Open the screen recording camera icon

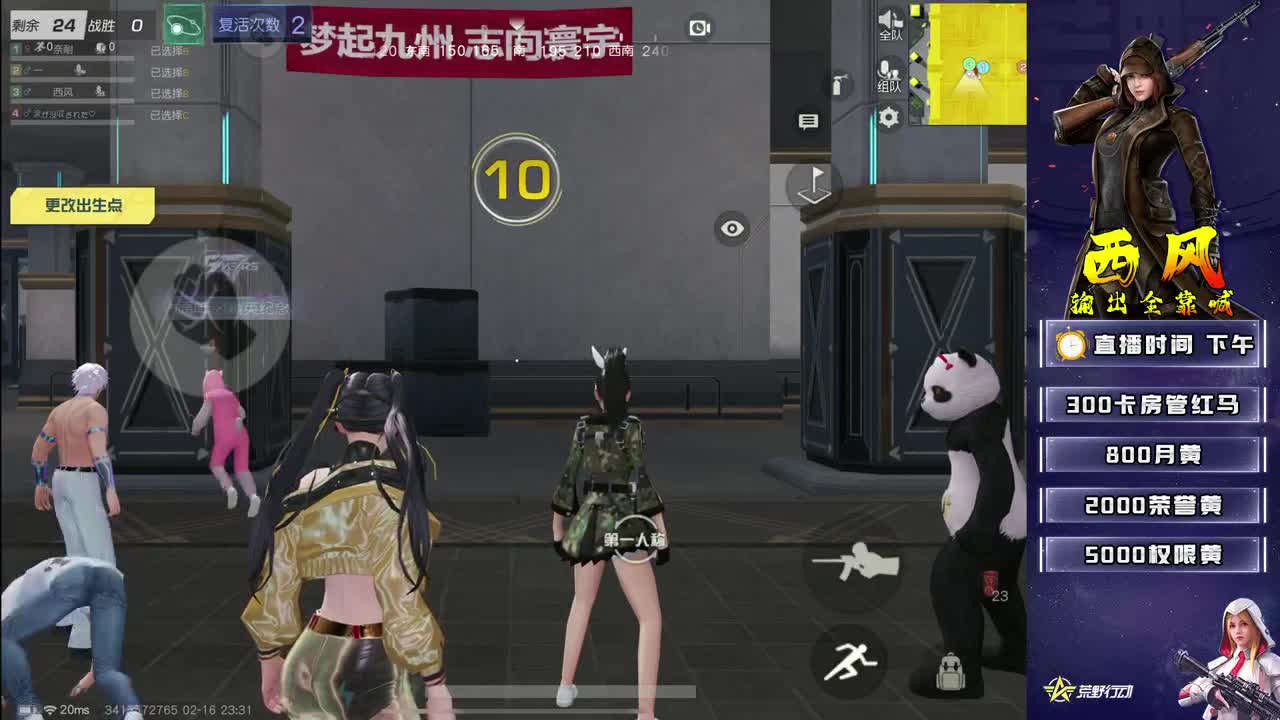coord(697,27)
